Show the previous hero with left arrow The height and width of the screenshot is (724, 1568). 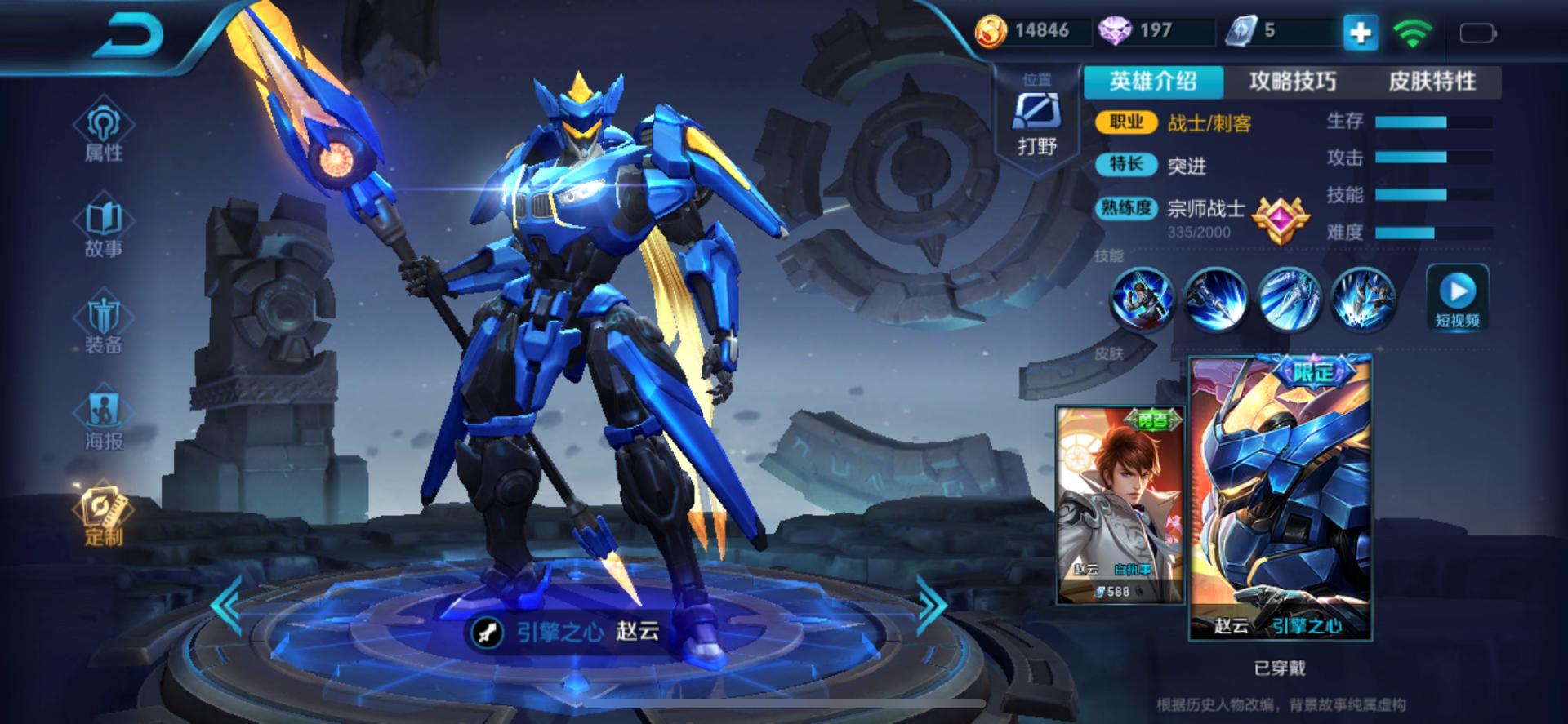tap(226, 605)
